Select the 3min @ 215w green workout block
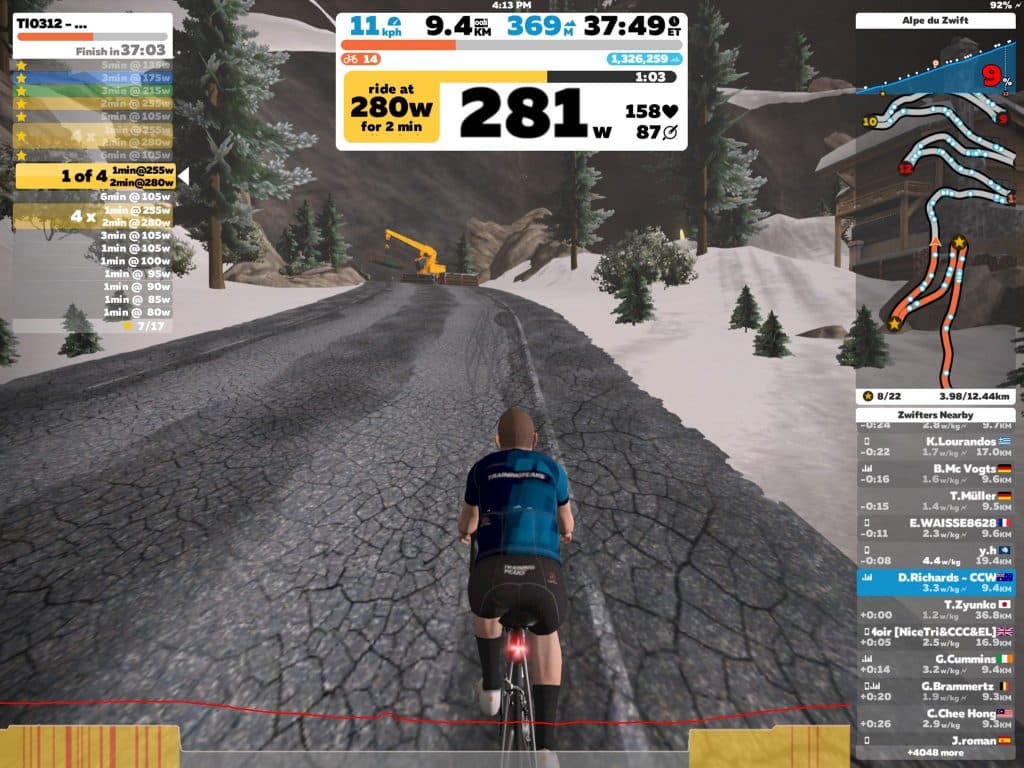The height and width of the screenshot is (768, 1024). (93, 90)
